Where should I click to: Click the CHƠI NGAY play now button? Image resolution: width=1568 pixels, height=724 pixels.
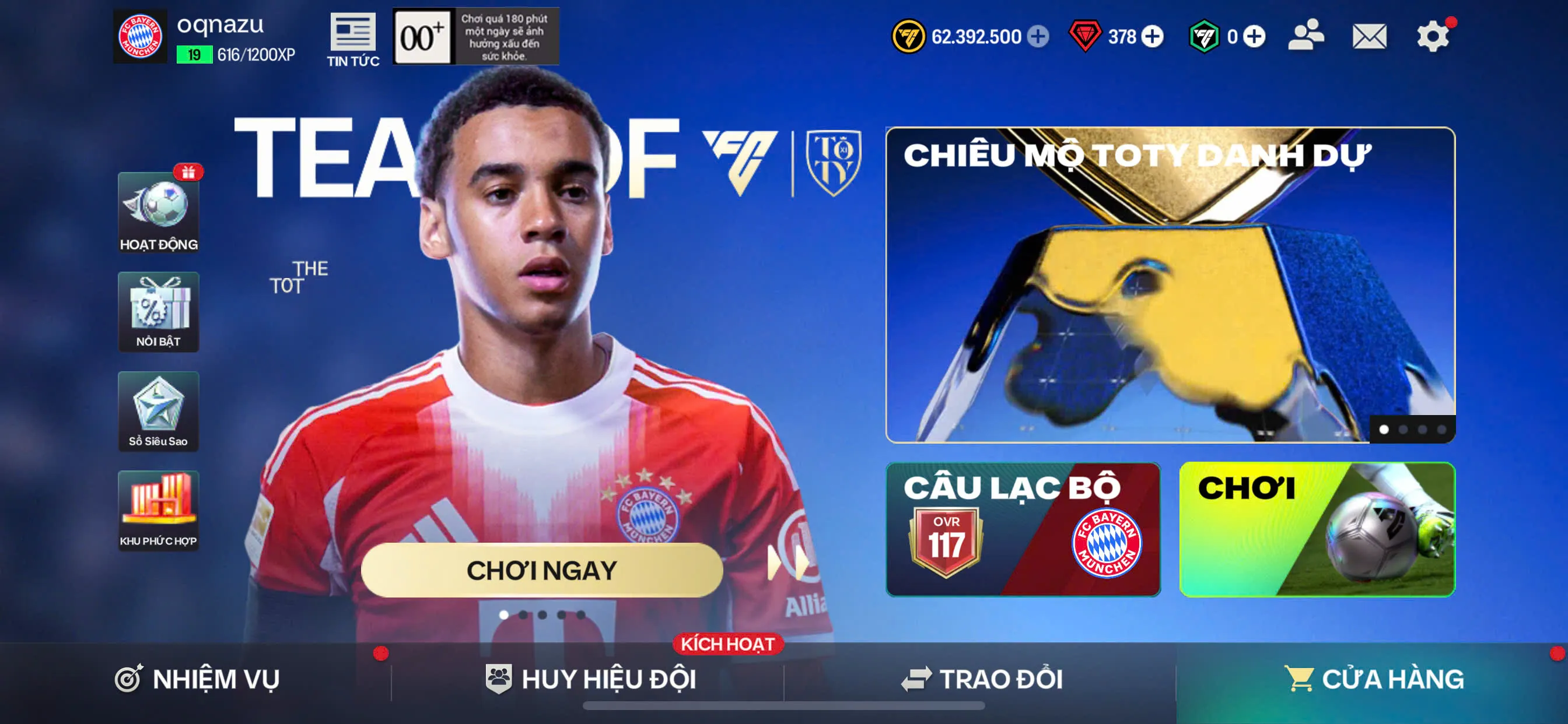tap(542, 570)
